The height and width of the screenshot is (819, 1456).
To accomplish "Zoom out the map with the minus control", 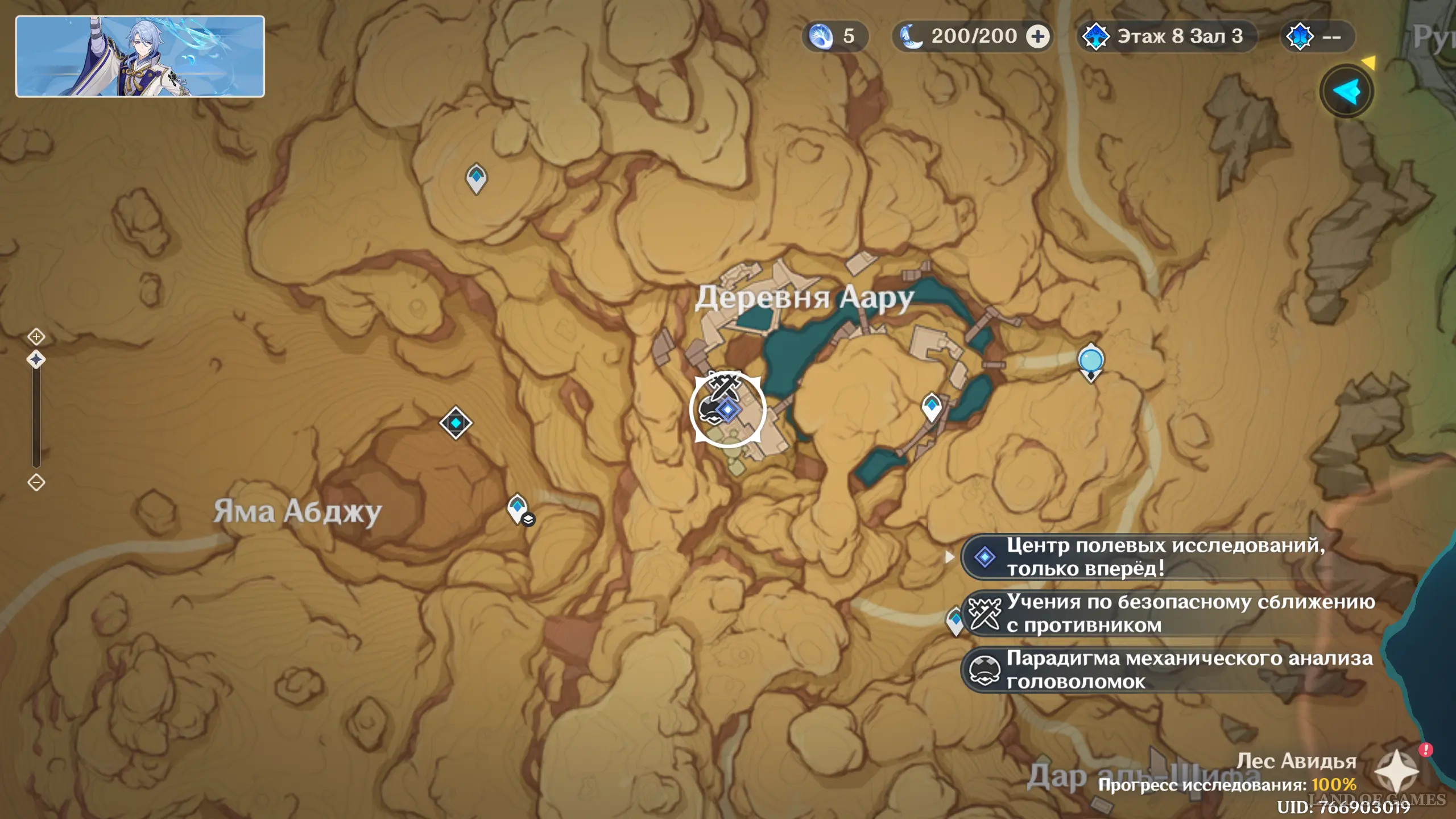I will tap(36, 482).
